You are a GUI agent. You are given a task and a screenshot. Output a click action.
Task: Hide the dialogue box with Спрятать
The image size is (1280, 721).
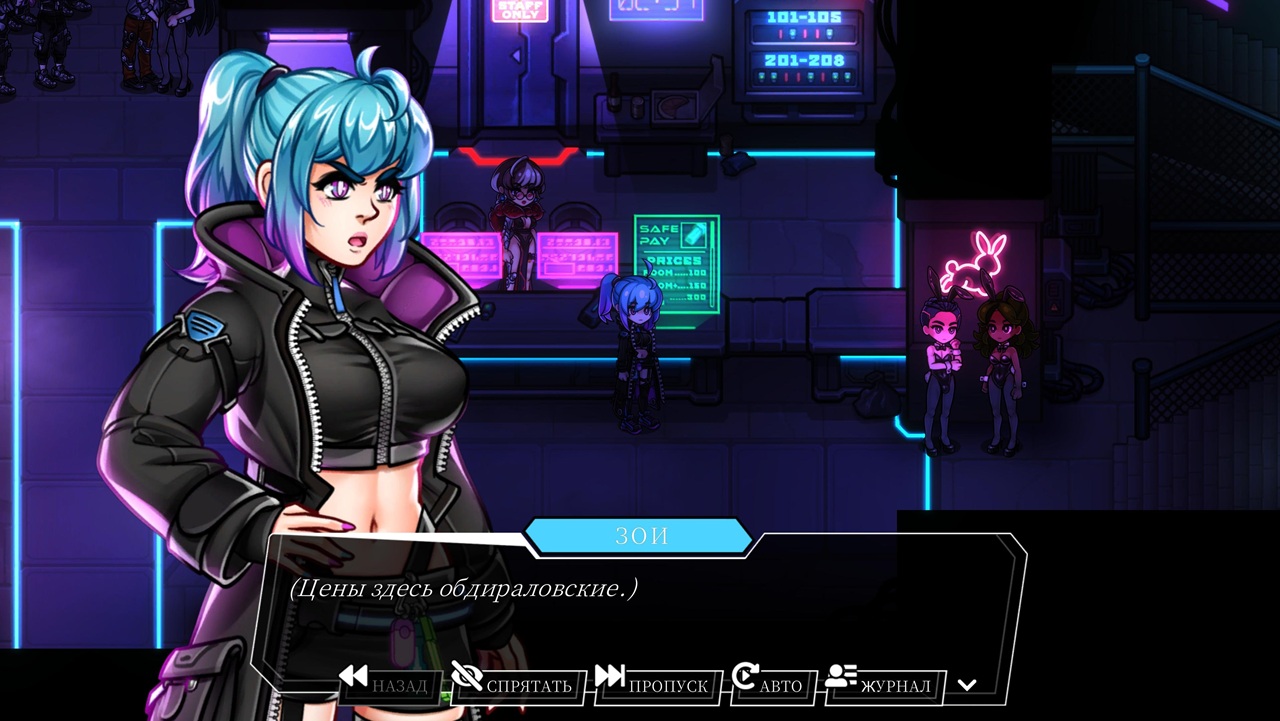(514, 684)
